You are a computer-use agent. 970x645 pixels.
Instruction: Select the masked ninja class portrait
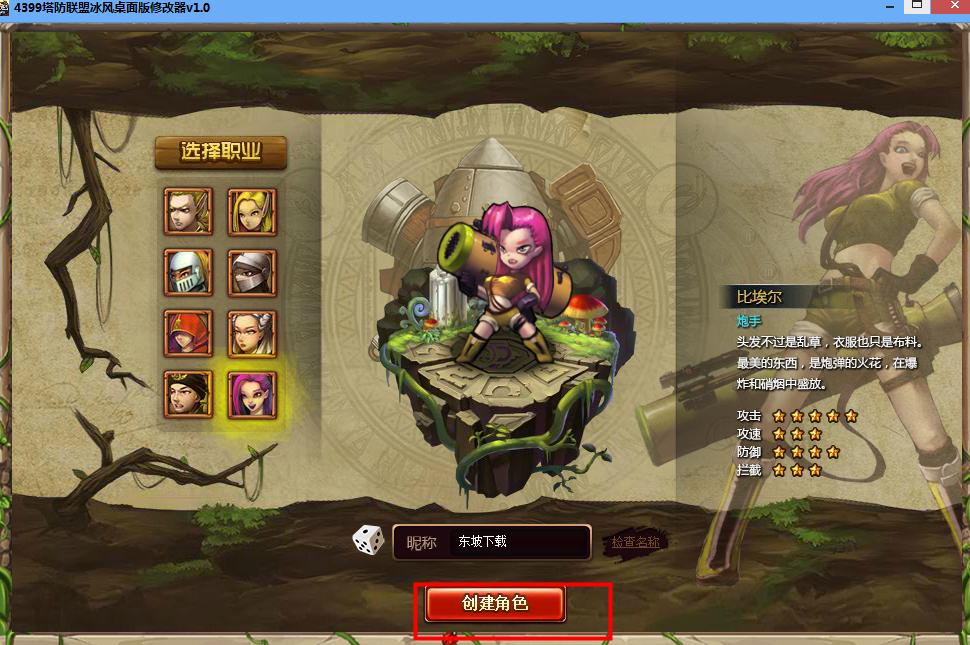[x=252, y=272]
